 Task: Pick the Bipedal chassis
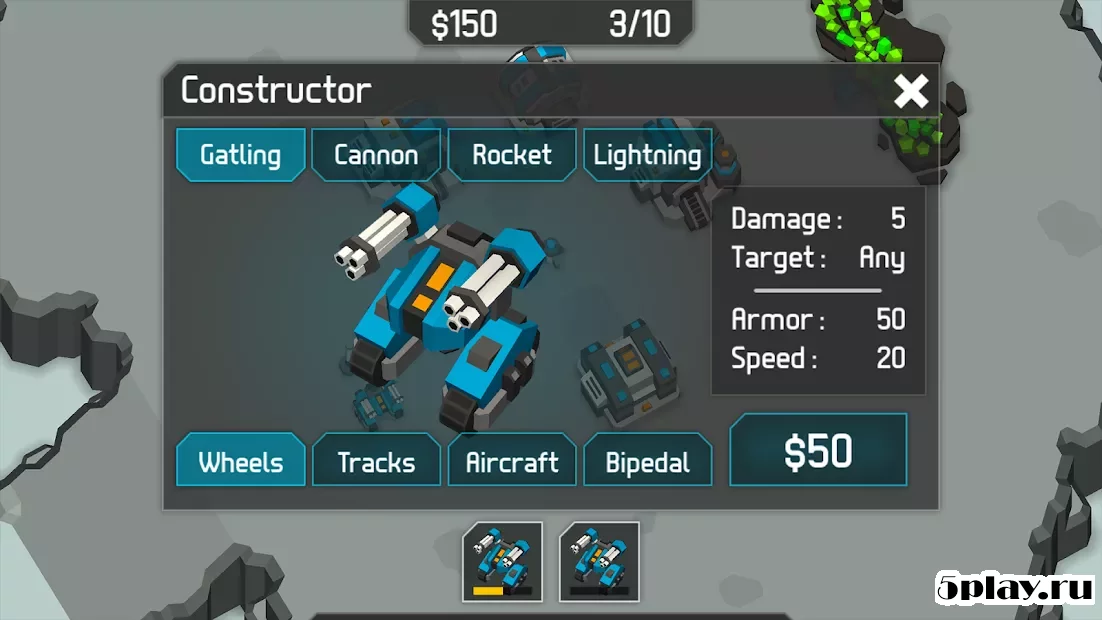coord(647,462)
